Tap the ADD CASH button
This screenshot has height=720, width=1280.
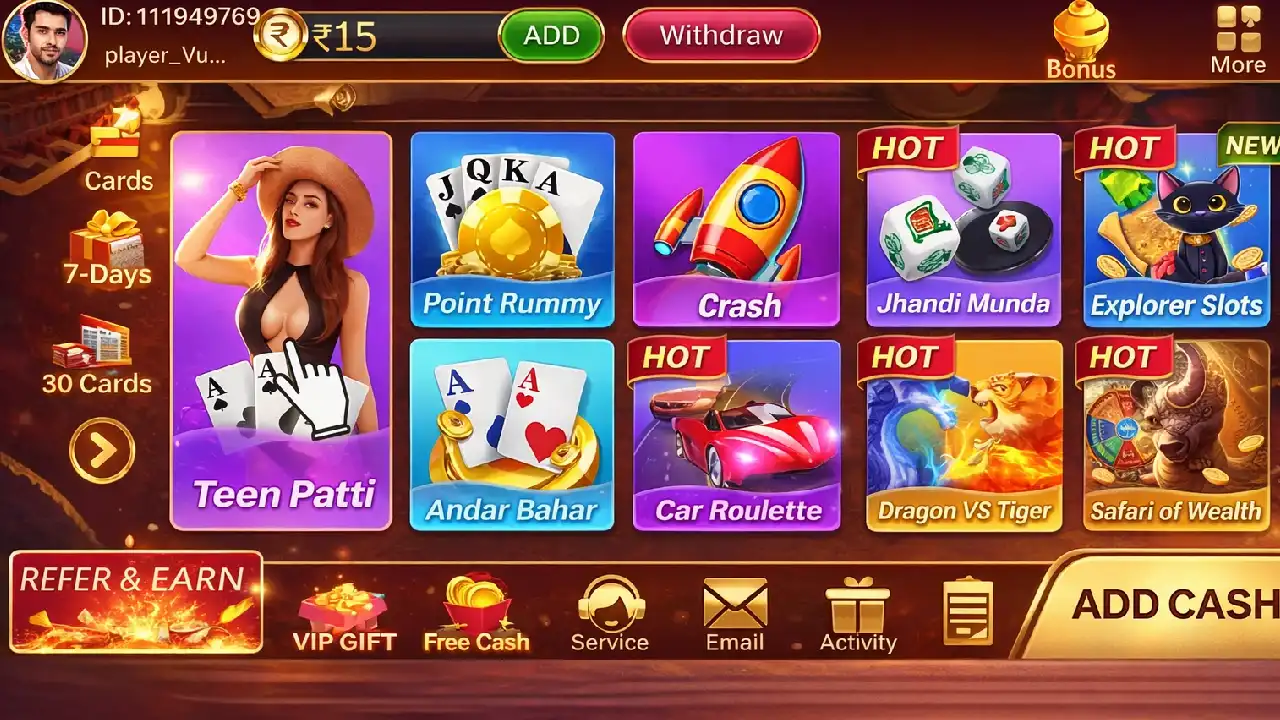pos(1170,606)
